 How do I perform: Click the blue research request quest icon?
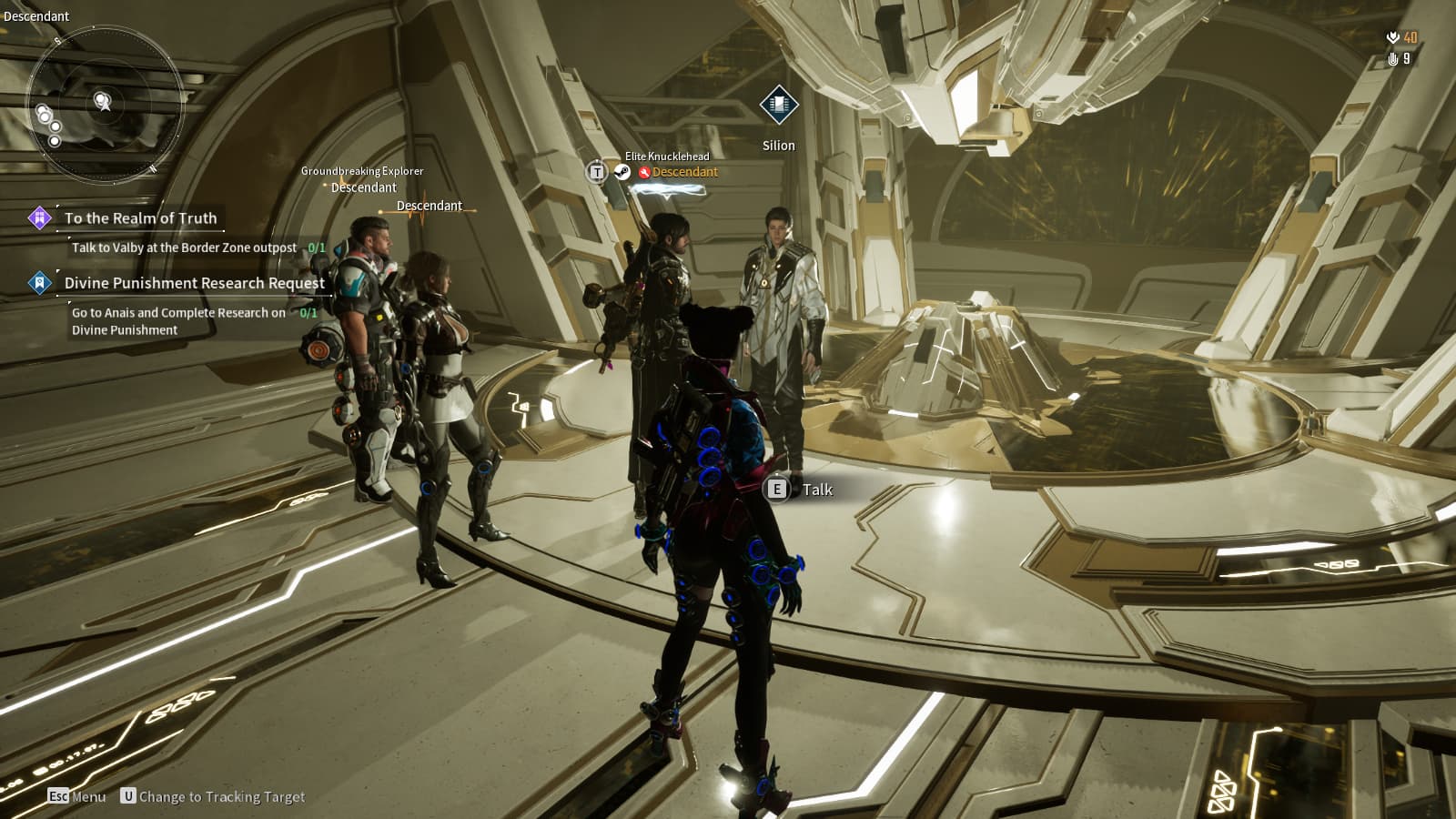pos(39,283)
